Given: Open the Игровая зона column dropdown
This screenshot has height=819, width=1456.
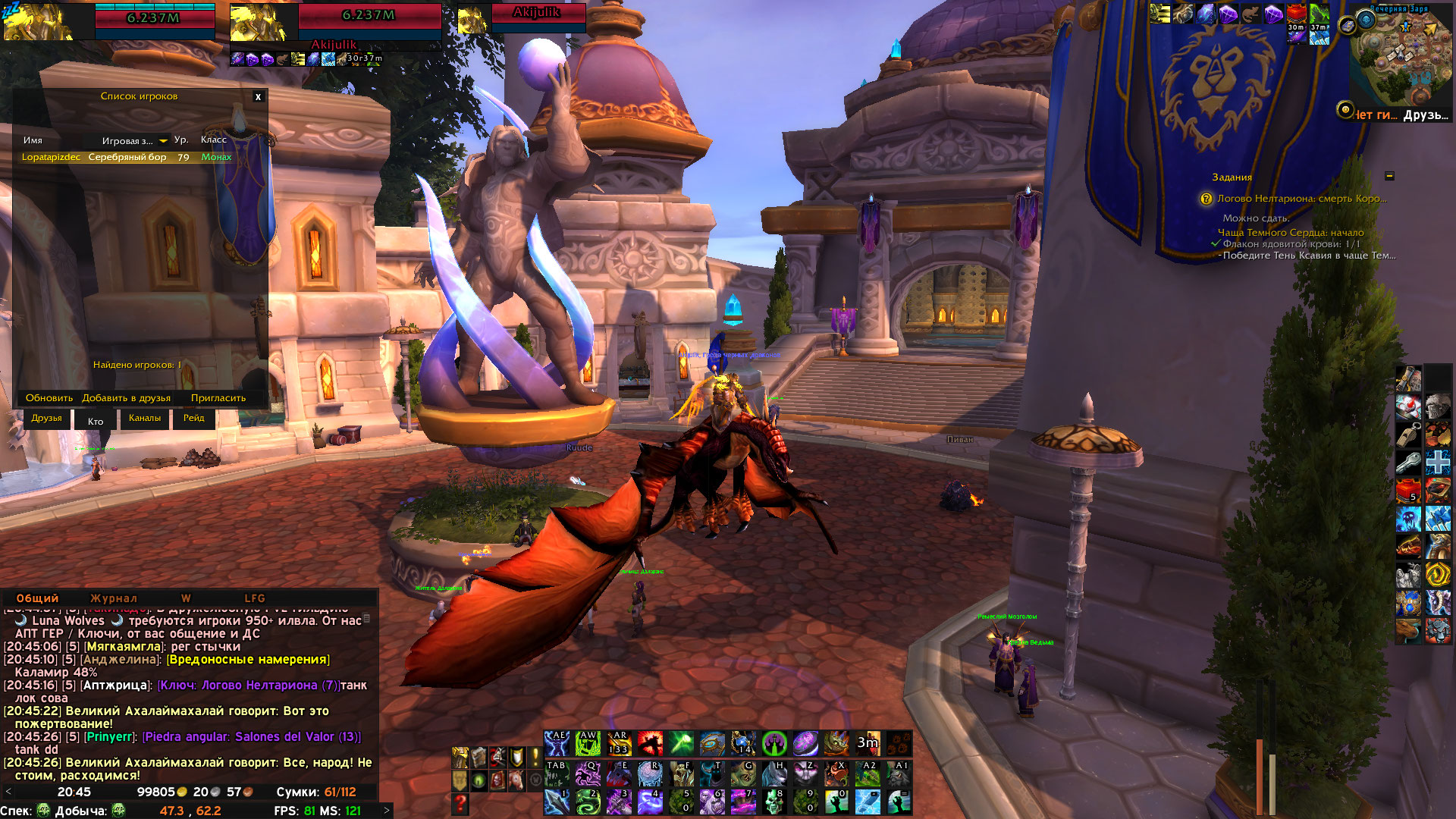Looking at the screenshot, I should coord(163,141).
